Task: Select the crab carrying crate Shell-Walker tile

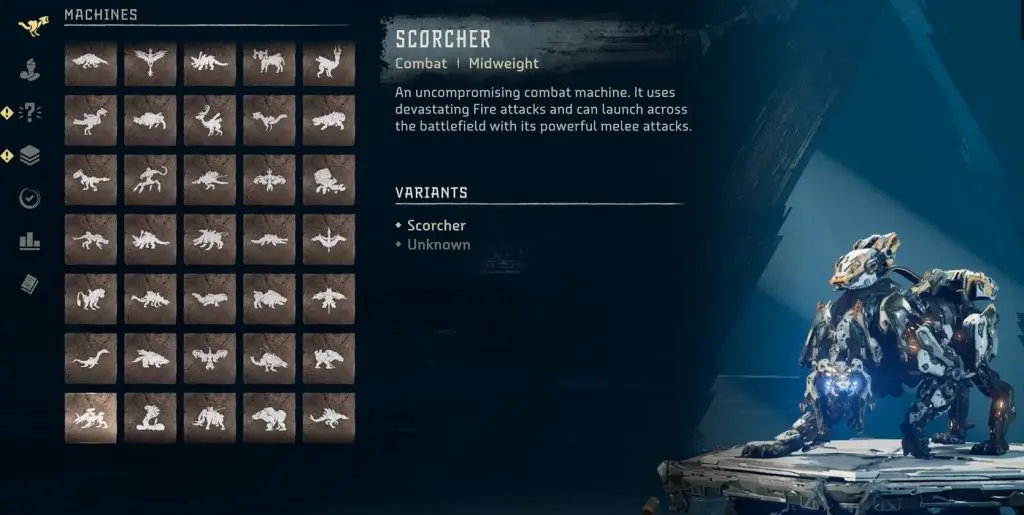Action: point(329,180)
